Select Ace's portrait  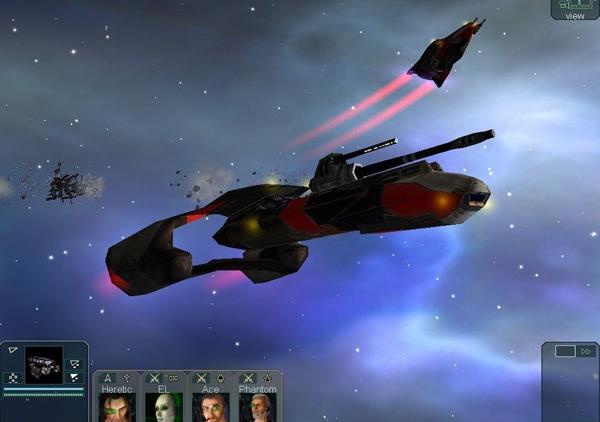click(210, 407)
